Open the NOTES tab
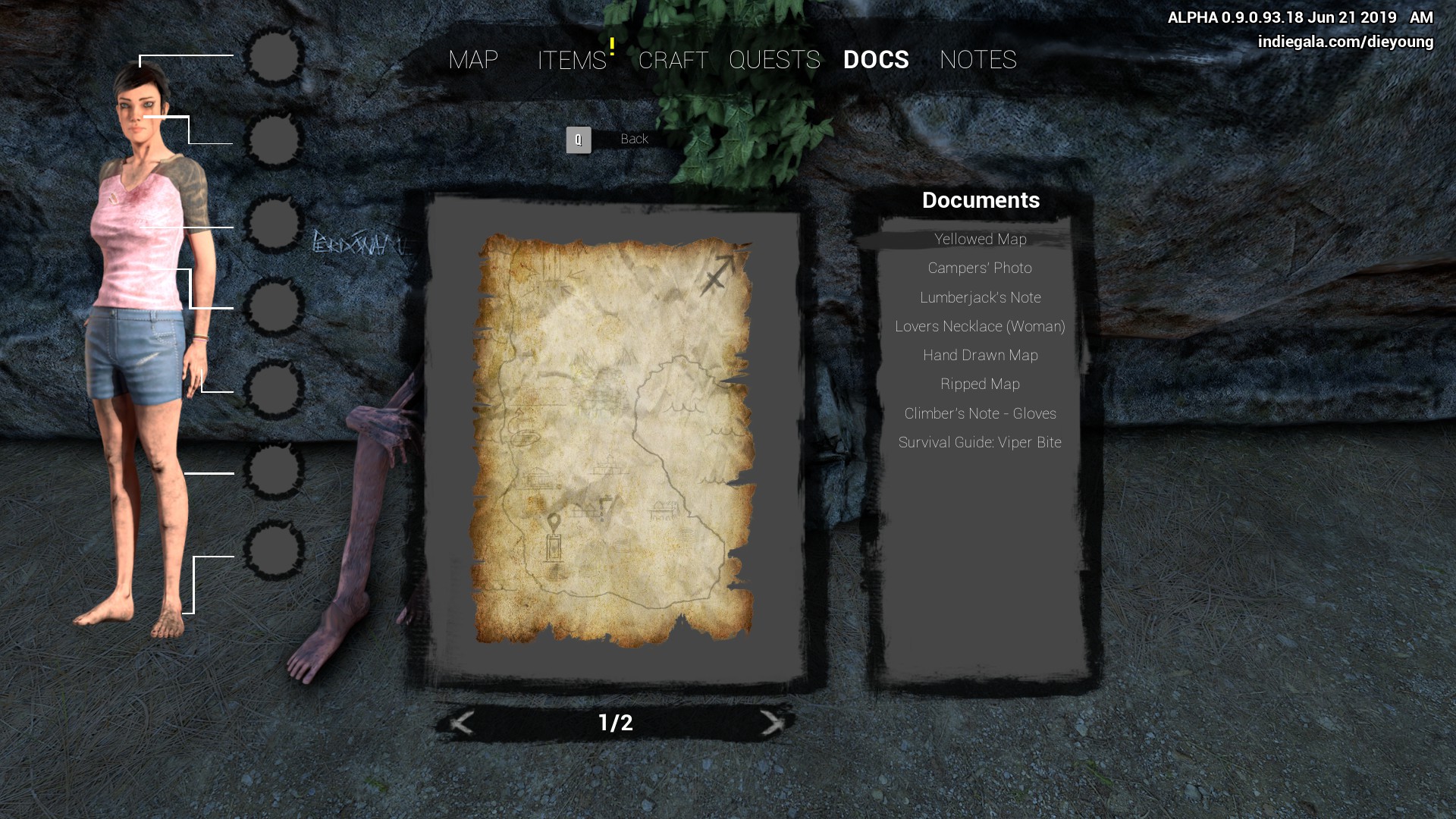 (977, 60)
